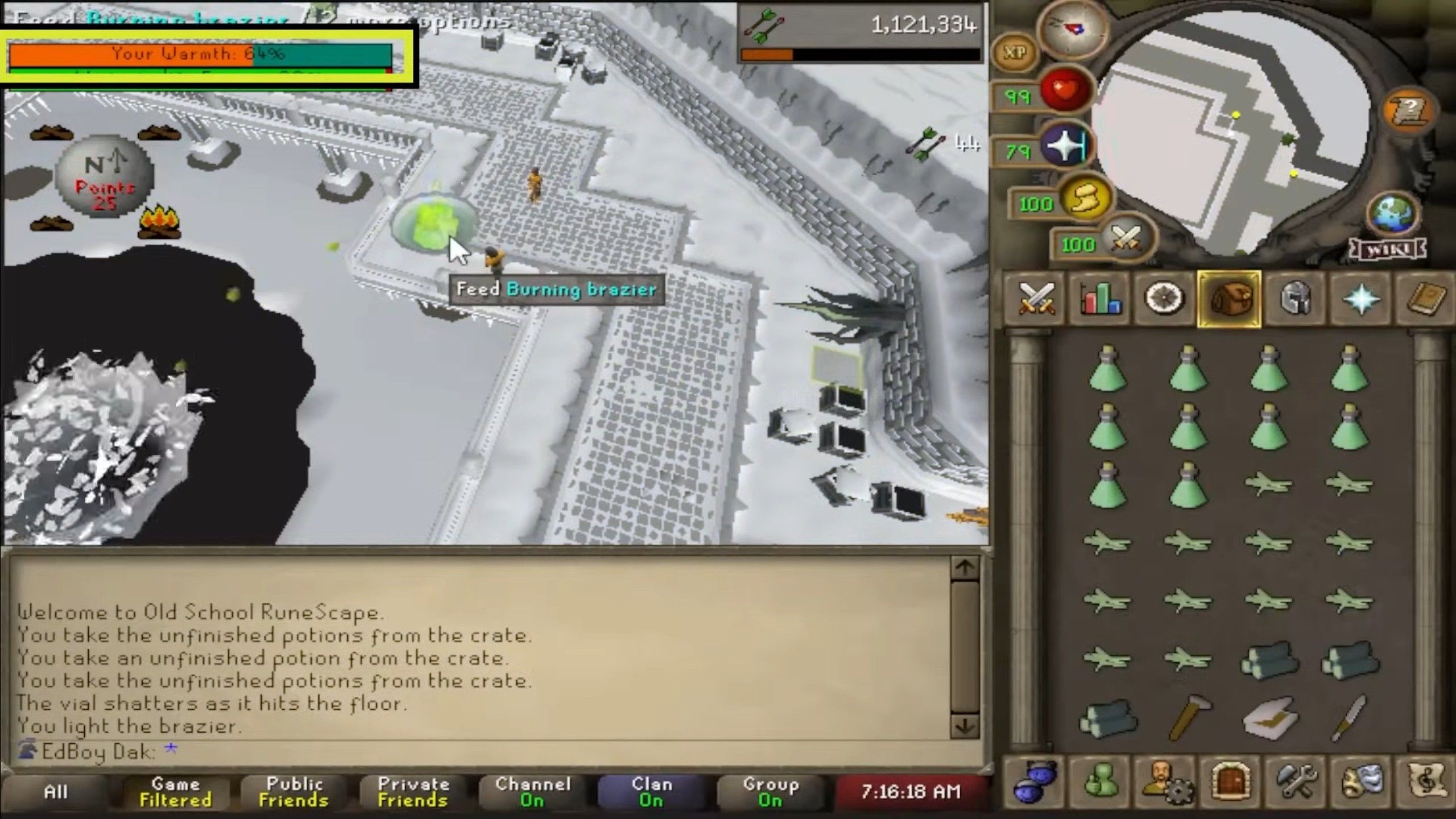Open the Prayer tab
1456x819 pixels.
tap(1359, 300)
